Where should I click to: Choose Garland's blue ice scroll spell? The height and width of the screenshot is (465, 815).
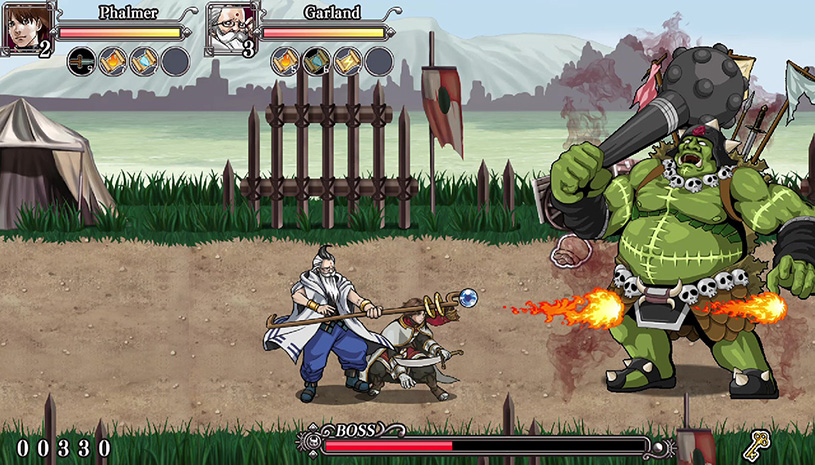pyautogui.click(x=316, y=61)
